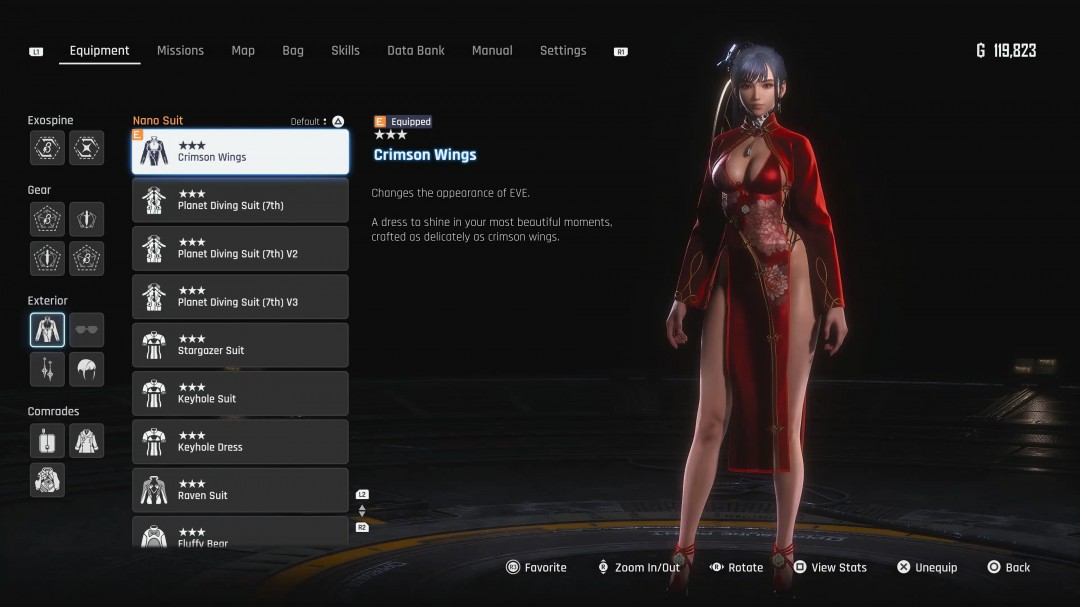Open the glasses exterior slot

tap(87, 330)
